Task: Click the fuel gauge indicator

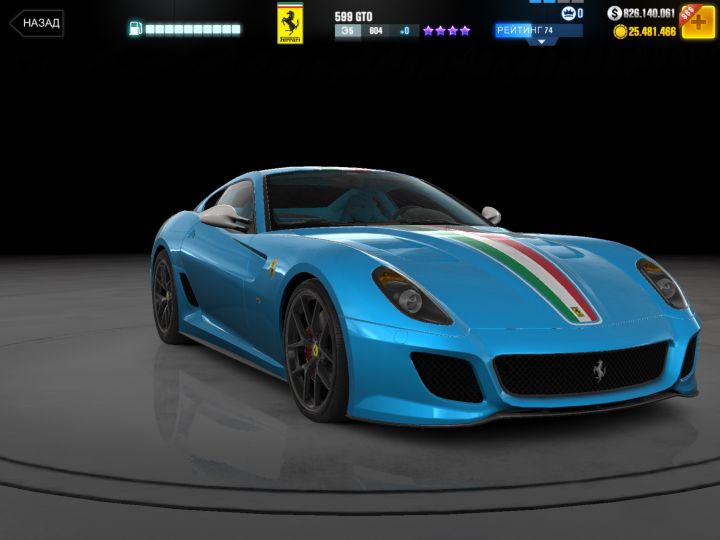Action: coord(185,29)
